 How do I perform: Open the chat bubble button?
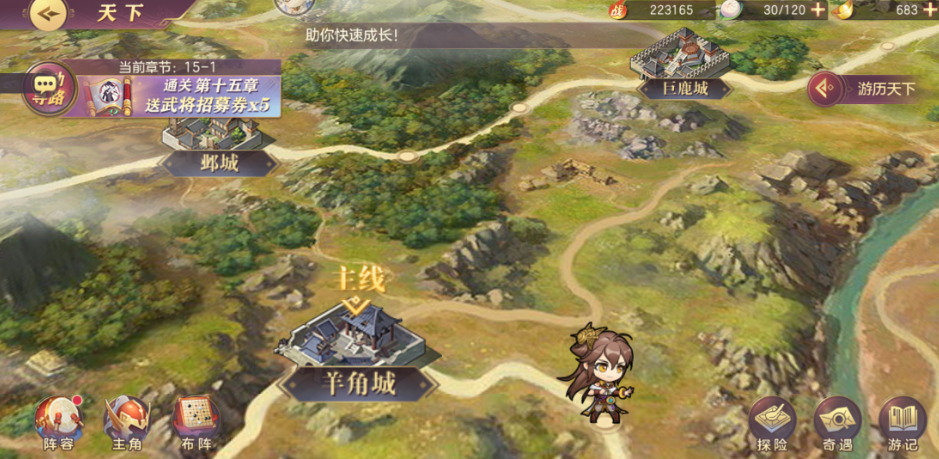point(43,84)
